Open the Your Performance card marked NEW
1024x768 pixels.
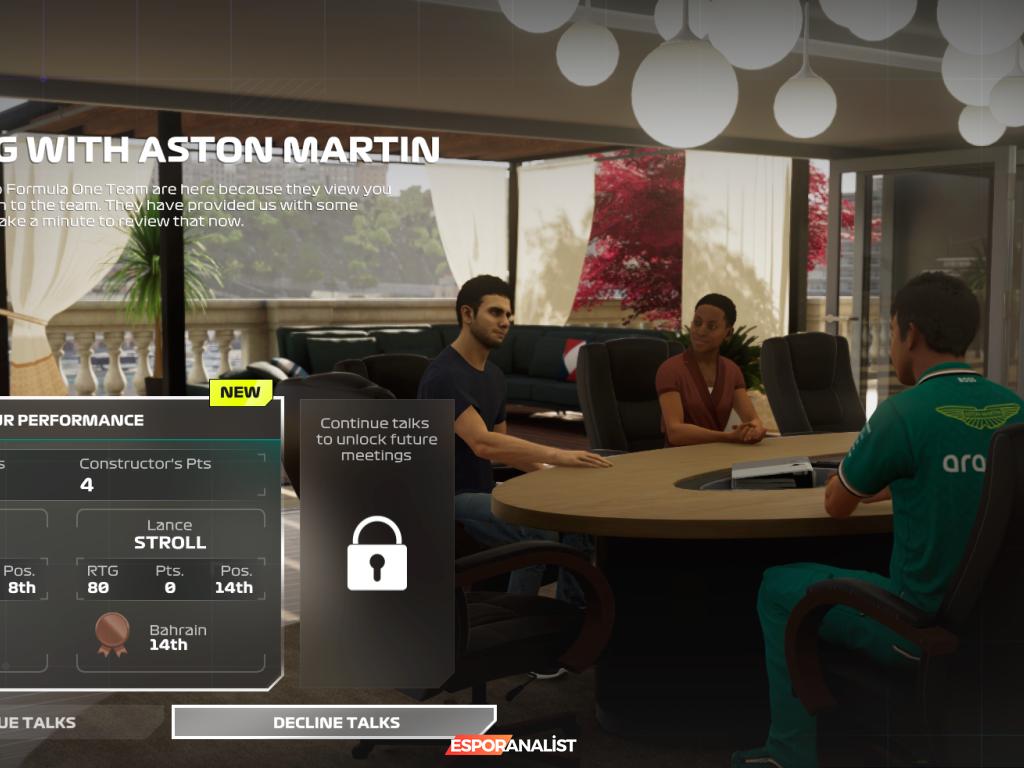(140, 421)
